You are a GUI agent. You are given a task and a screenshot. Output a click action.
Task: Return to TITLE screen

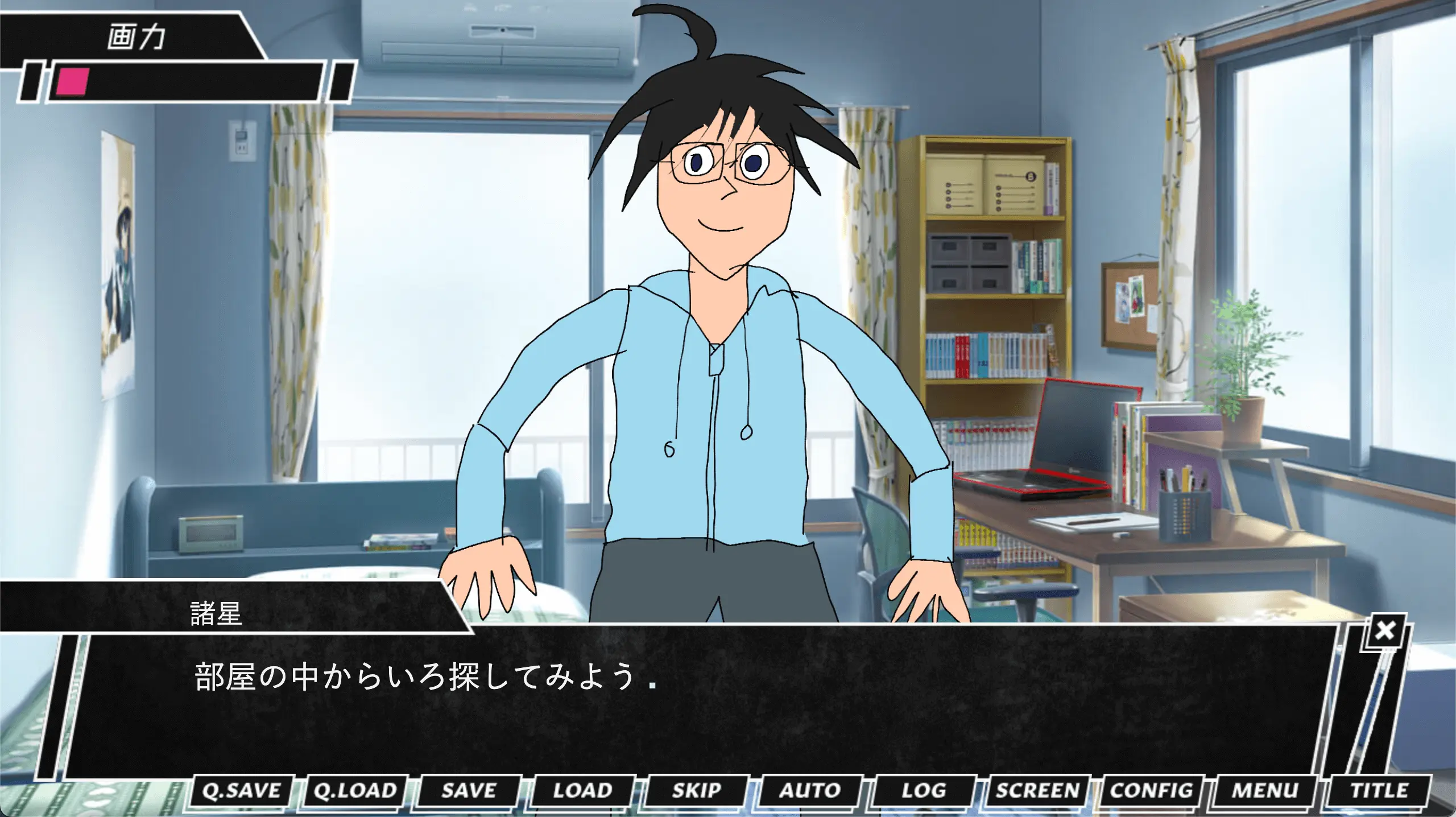1379,791
